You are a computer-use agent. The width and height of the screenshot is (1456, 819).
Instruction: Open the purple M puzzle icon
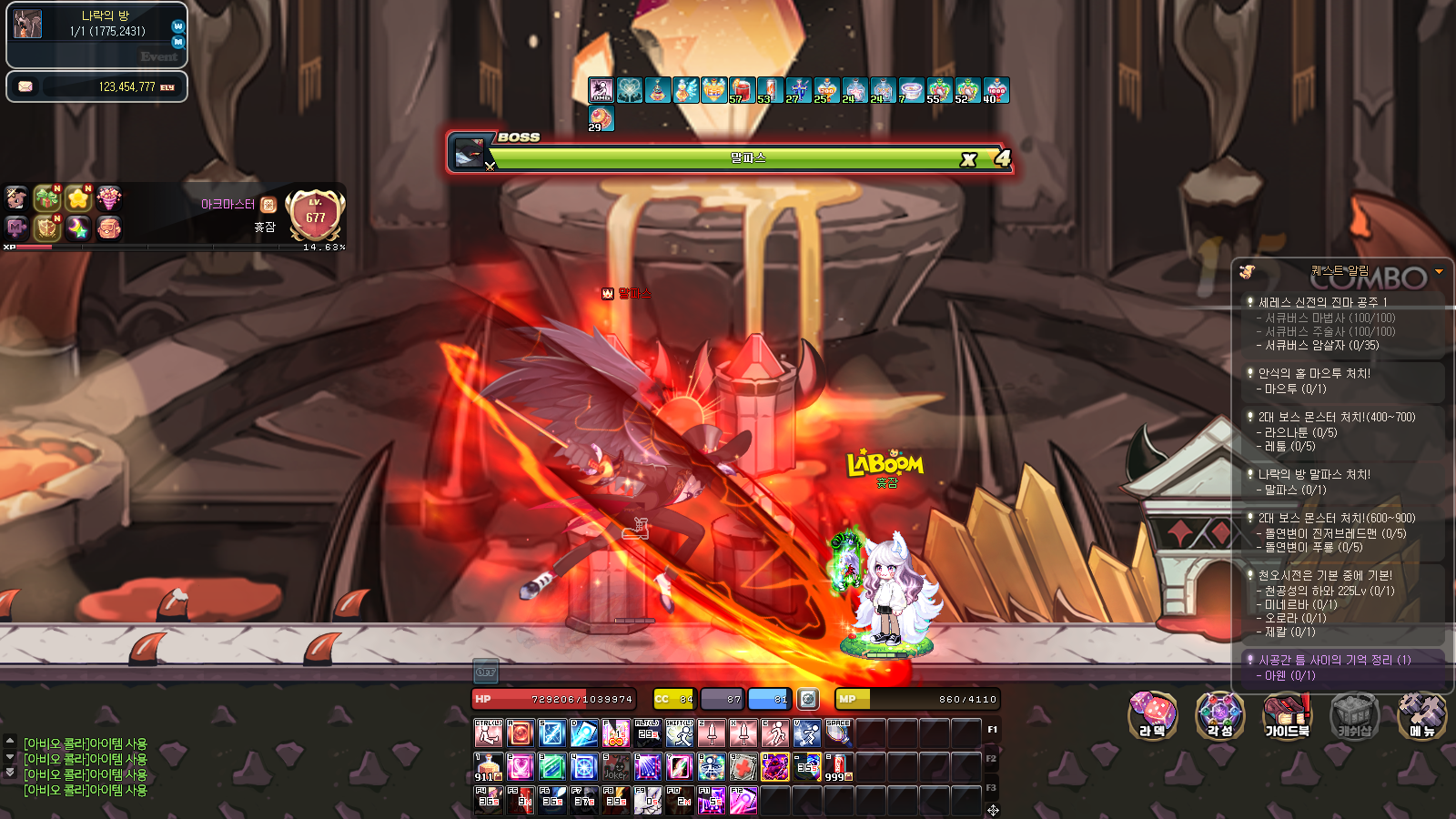(16, 227)
